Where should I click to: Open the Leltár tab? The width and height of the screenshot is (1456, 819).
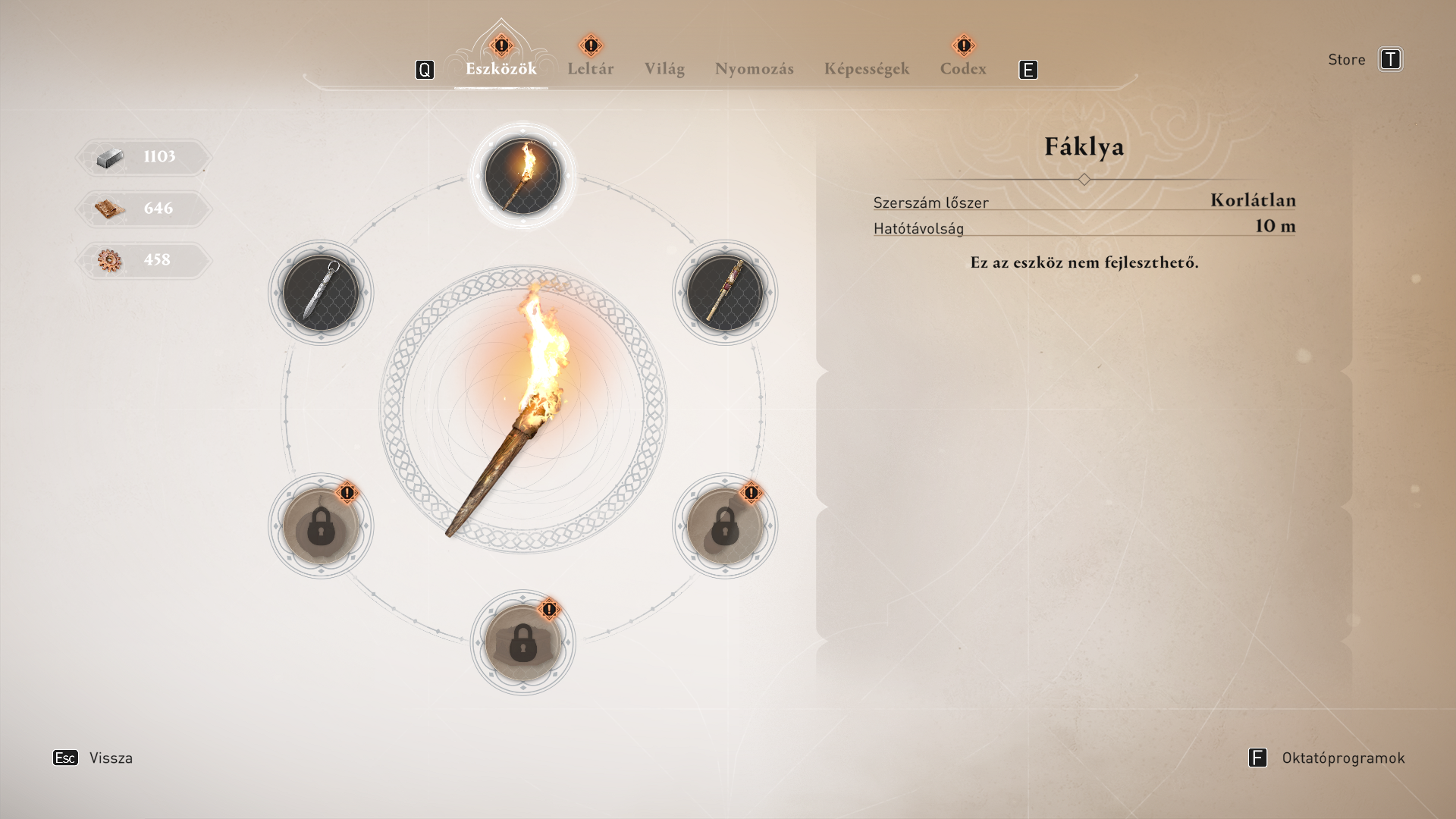(590, 69)
